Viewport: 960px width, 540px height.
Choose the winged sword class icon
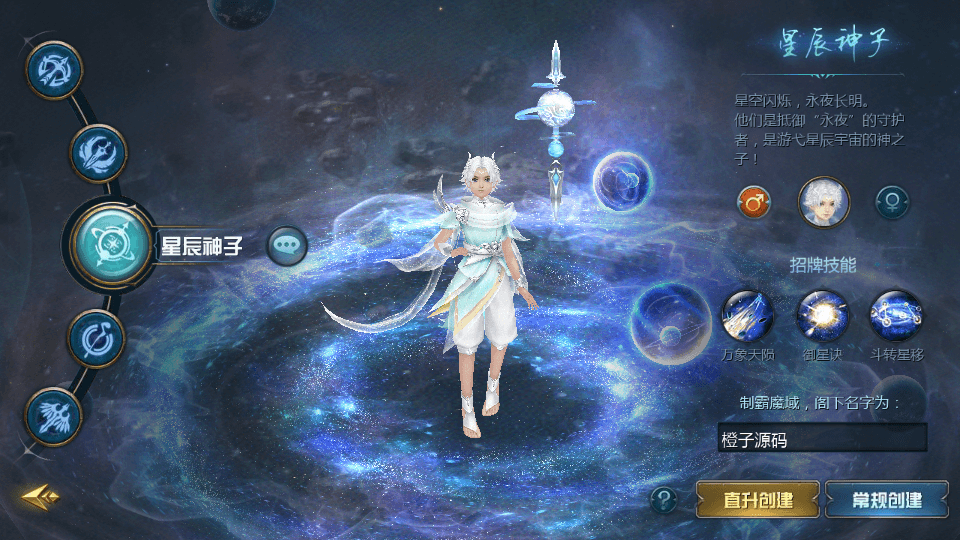pyautogui.click(x=53, y=415)
